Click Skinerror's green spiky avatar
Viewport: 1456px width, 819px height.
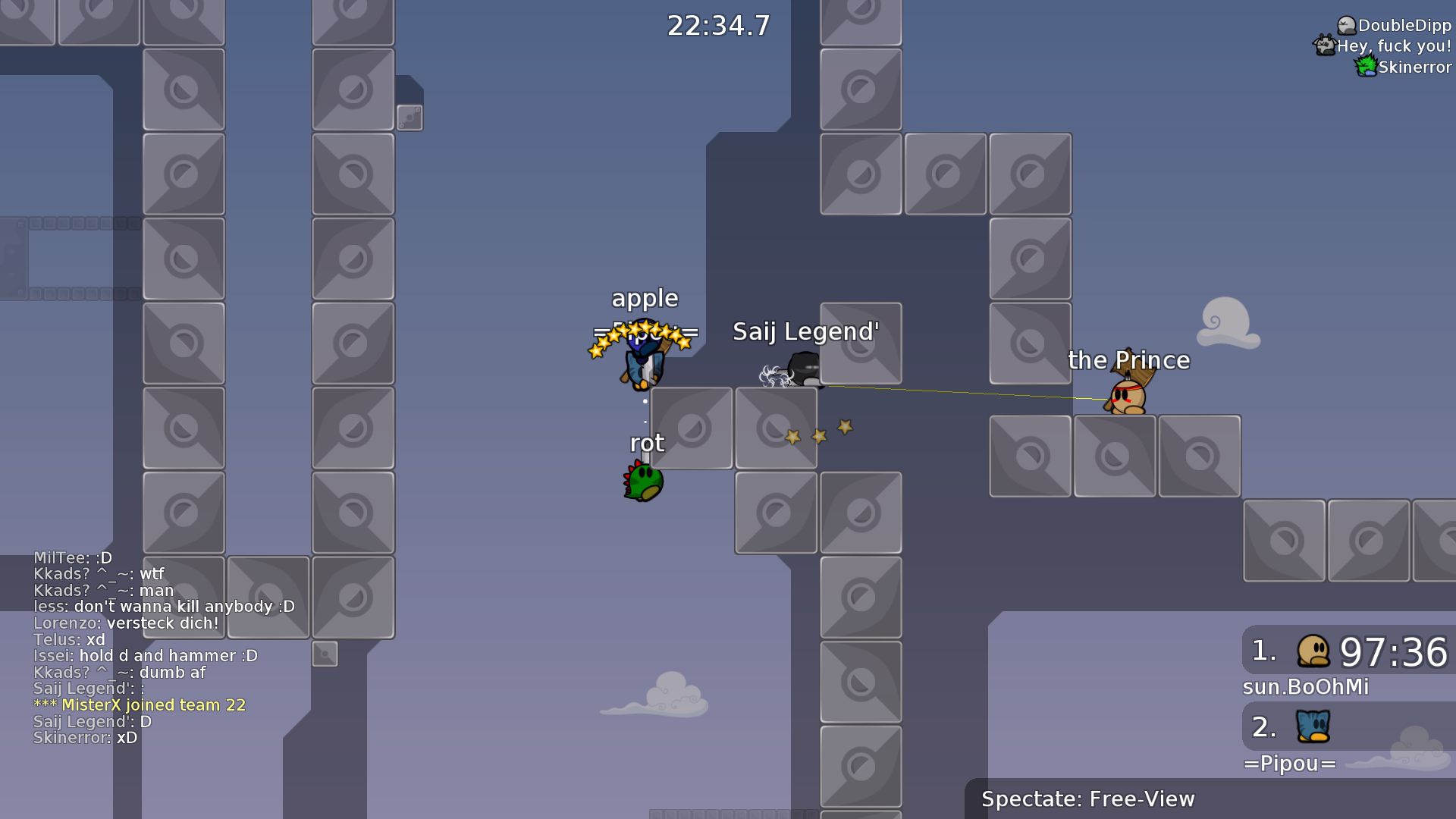pos(1367,67)
